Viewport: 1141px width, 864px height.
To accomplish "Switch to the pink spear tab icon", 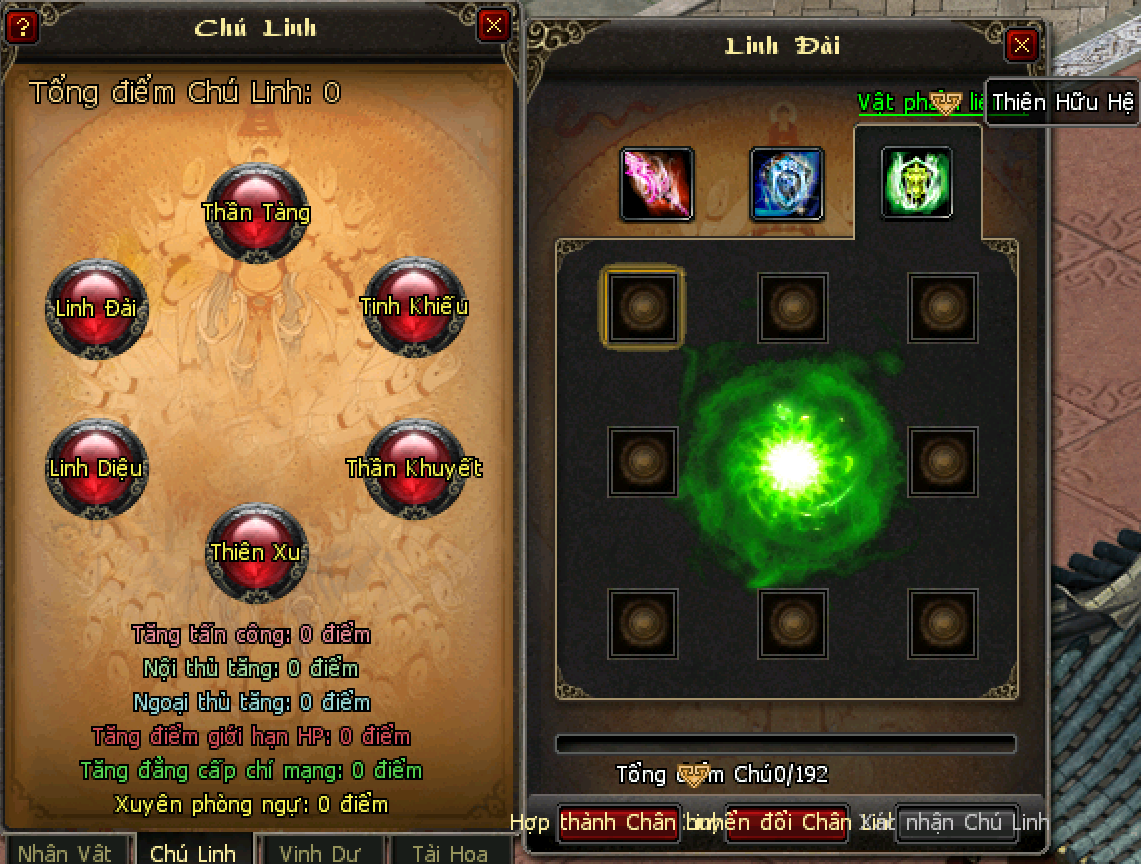I will click(x=657, y=184).
